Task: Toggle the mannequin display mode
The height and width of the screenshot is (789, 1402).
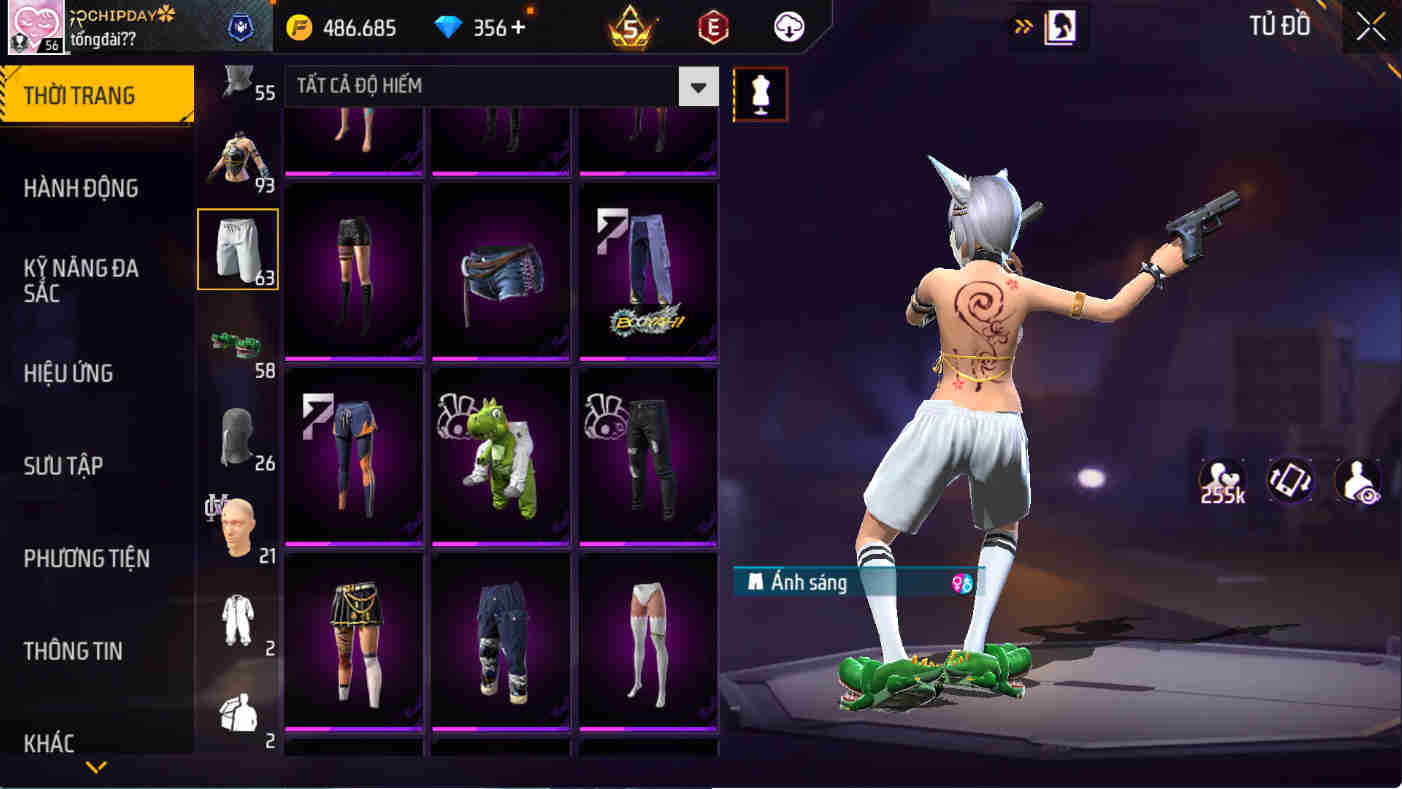Action: pyautogui.click(x=761, y=93)
